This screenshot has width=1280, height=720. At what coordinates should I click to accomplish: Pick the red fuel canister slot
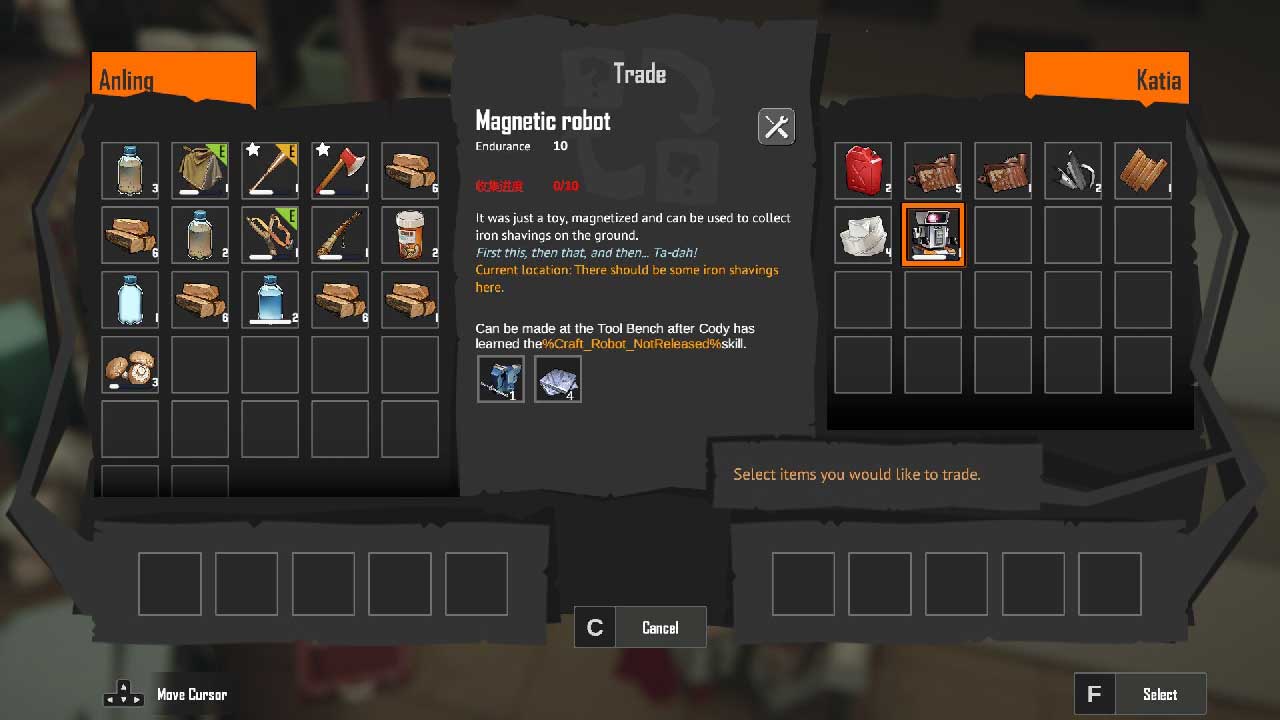[863, 171]
